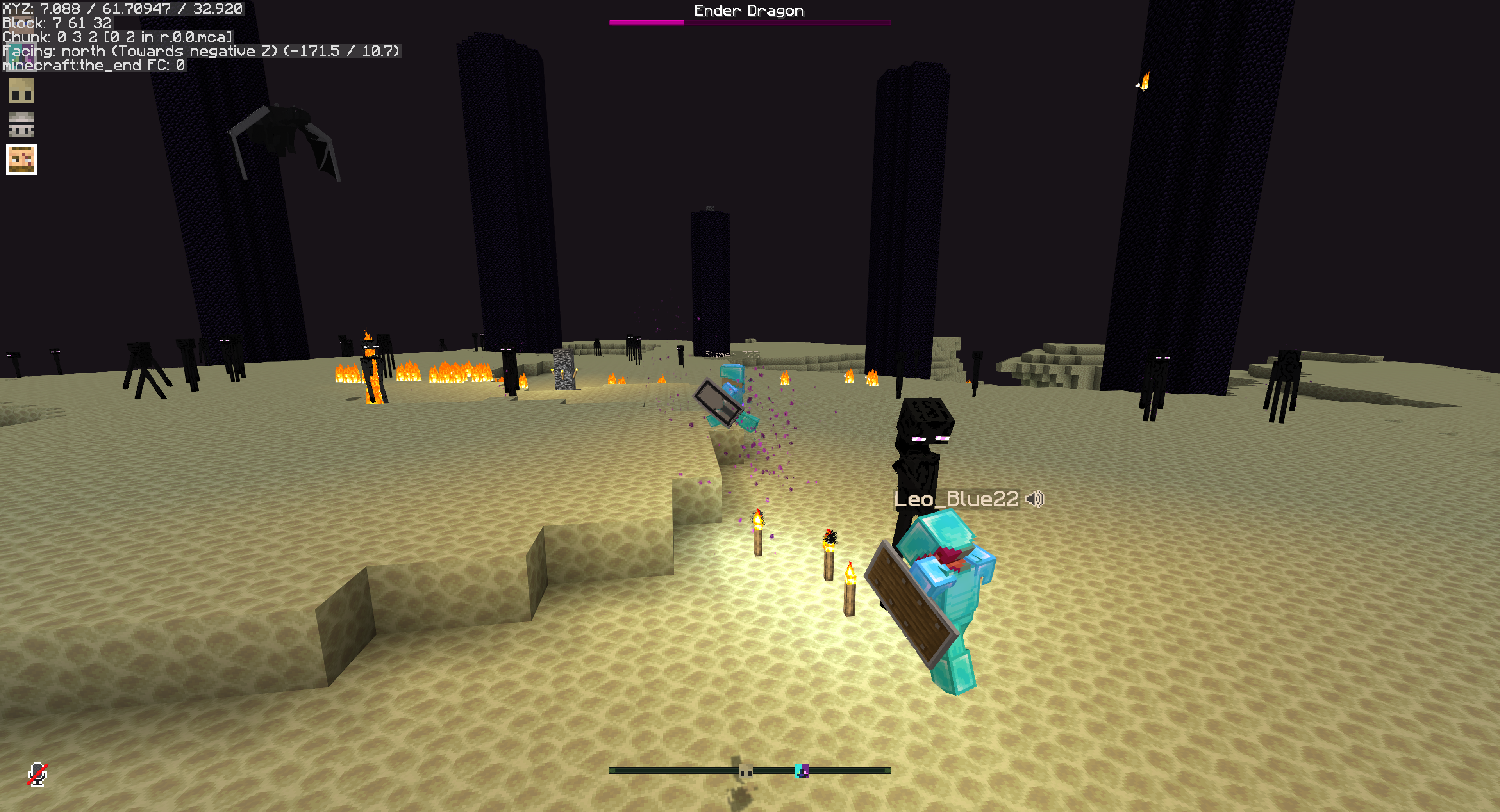Image resolution: width=1500 pixels, height=812 pixels.
Task: Click the speaker icon beside Leo_Blue22's name
Action: click(x=1035, y=499)
